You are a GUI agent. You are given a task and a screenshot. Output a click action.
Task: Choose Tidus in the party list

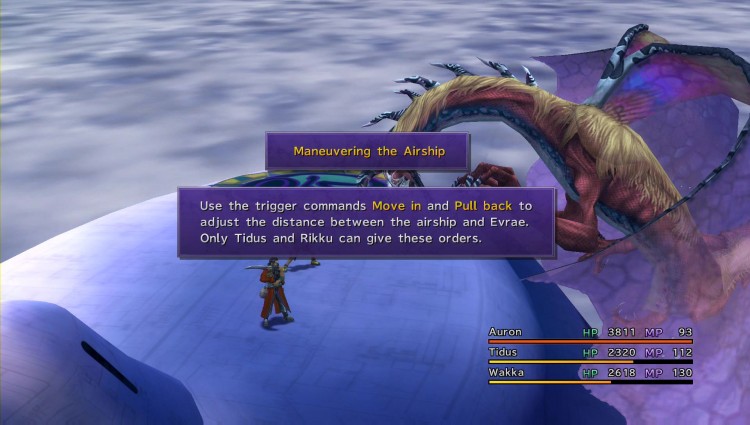pyautogui.click(x=504, y=351)
